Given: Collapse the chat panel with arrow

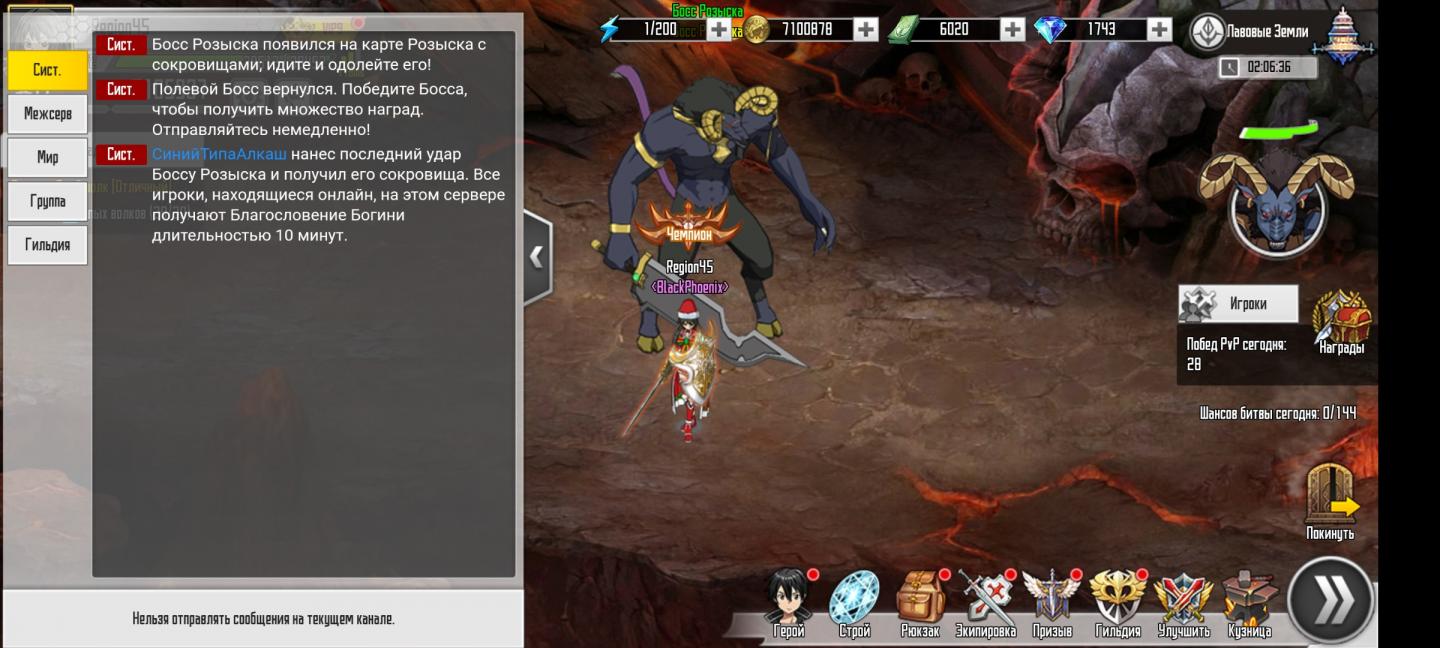Looking at the screenshot, I should tap(537, 257).
